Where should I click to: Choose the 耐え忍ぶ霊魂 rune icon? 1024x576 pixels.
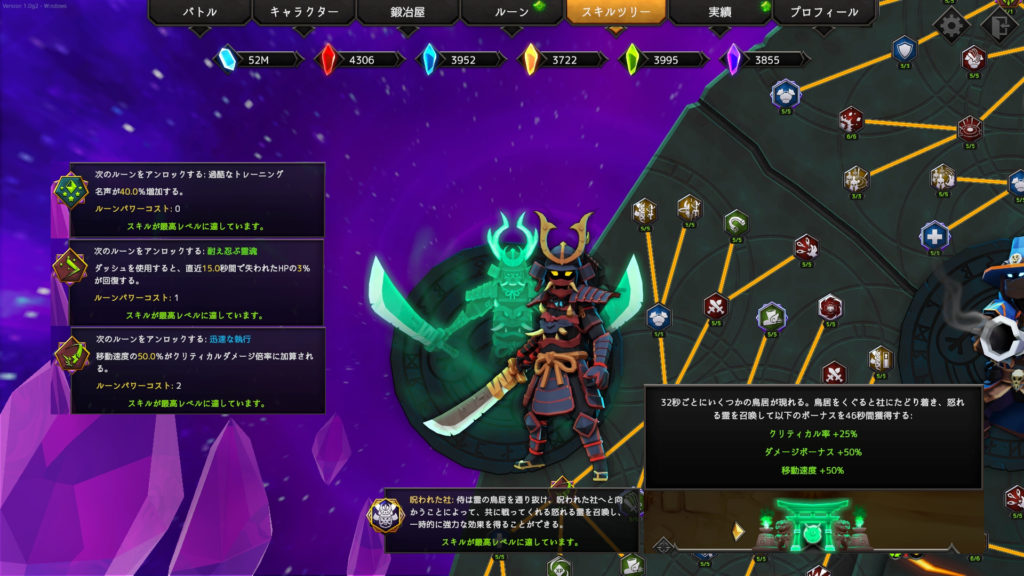click(x=72, y=269)
